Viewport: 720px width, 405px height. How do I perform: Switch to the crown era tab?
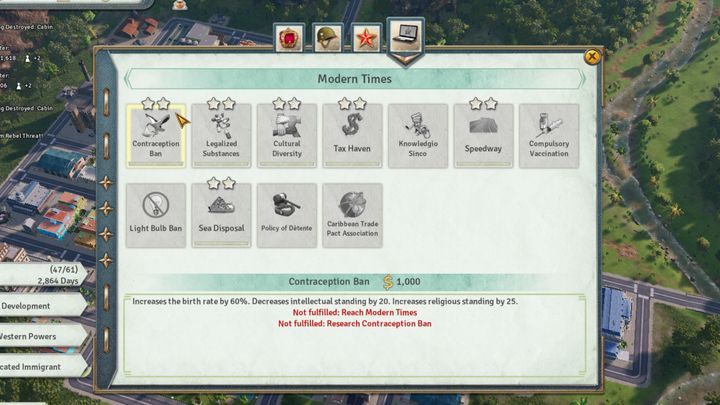pyautogui.click(x=290, y=39)
